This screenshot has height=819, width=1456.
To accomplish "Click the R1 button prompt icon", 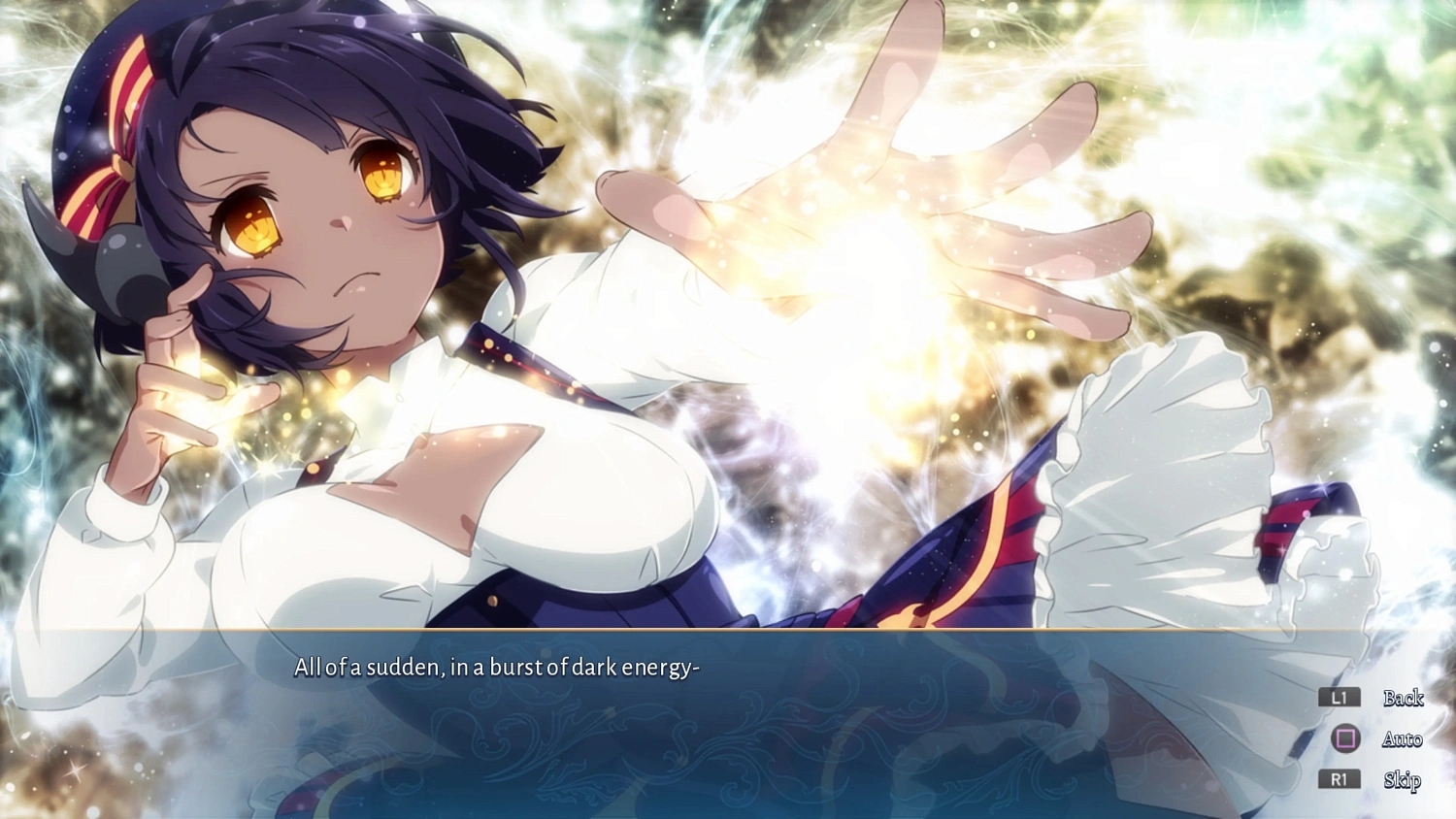I will [x=1340, y=779].
